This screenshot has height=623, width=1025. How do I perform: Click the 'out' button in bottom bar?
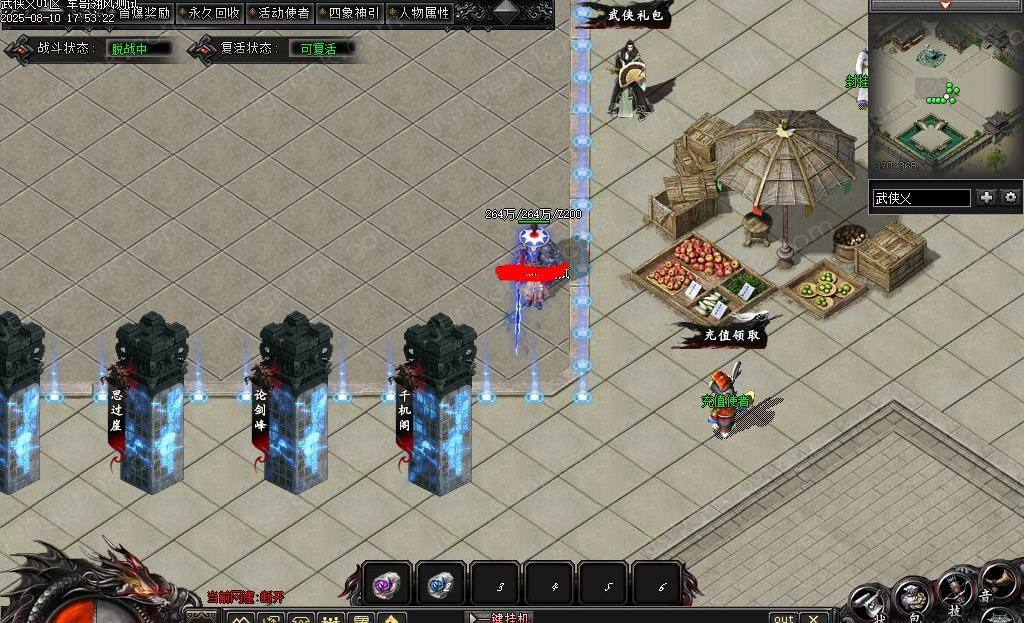784,617
